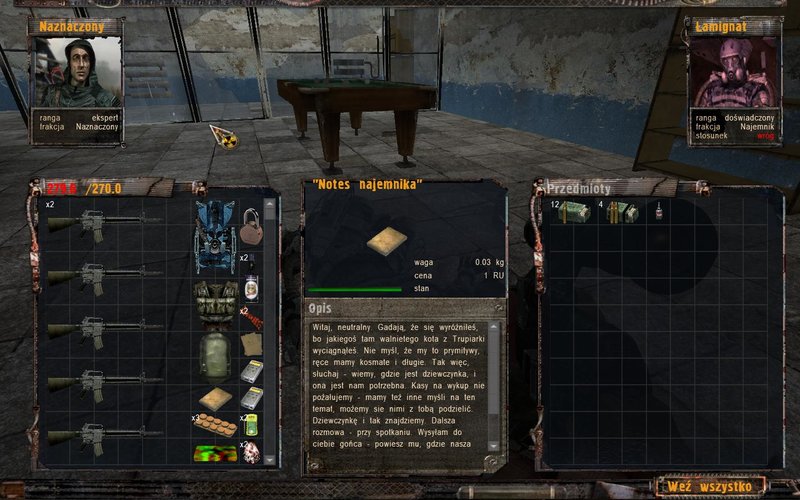Select the folded paper documents item
This screenshot has width=800, height=500.
click(251, 342)
